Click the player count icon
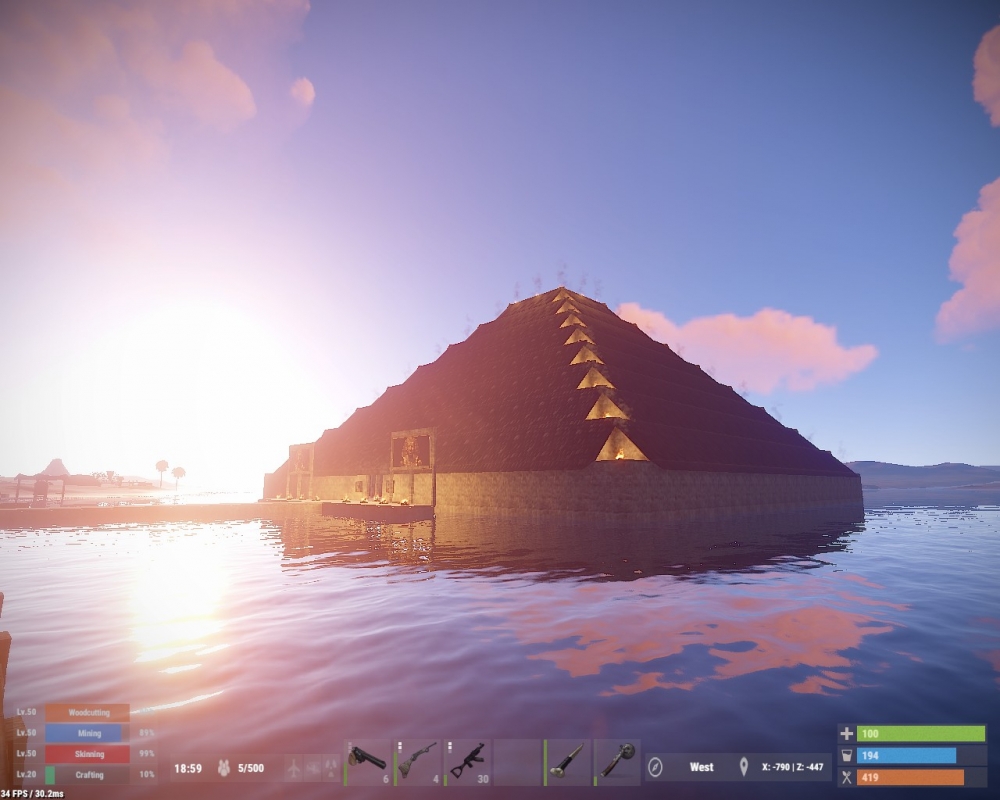1000x800 pixels. tap(225, 768)
